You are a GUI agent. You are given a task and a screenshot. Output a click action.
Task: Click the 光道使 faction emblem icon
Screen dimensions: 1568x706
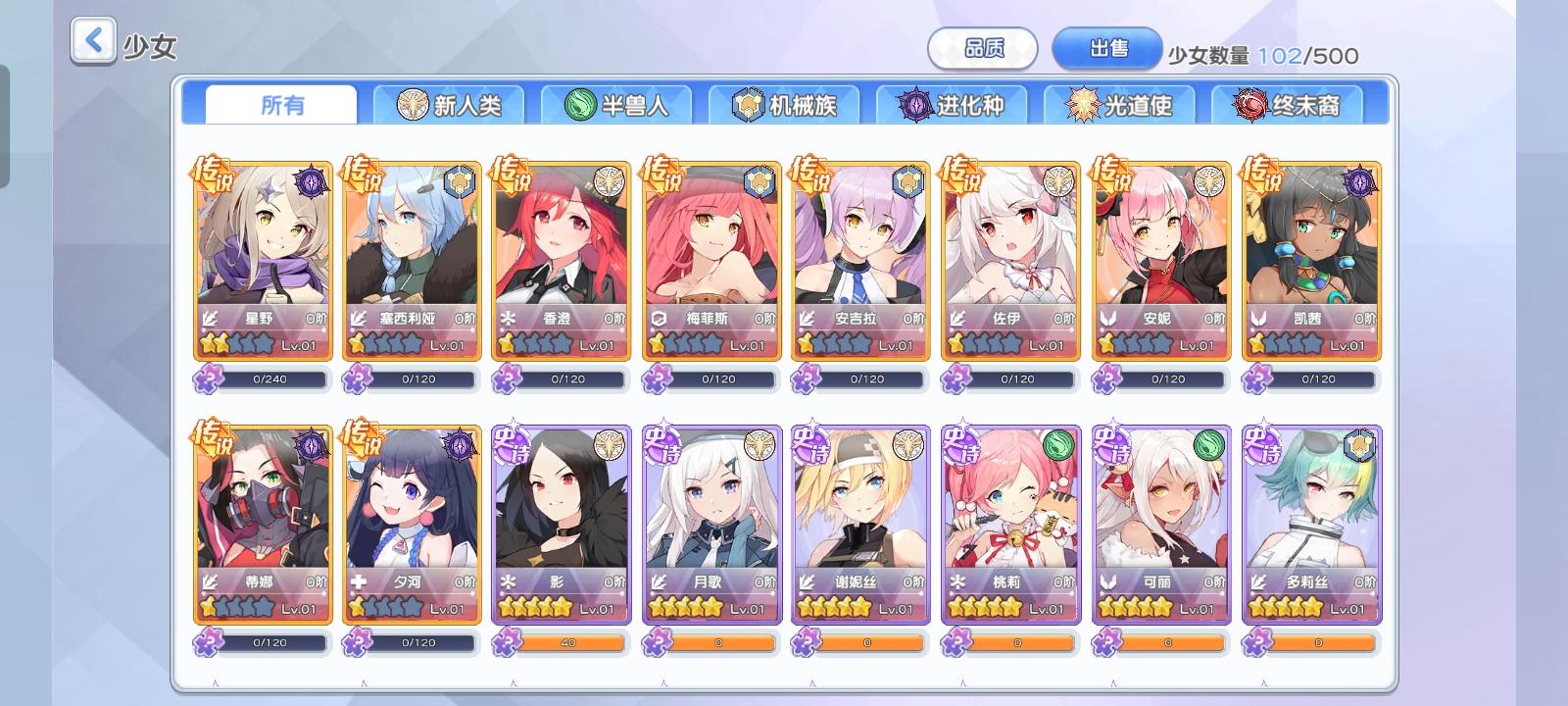click(1081, 104)
